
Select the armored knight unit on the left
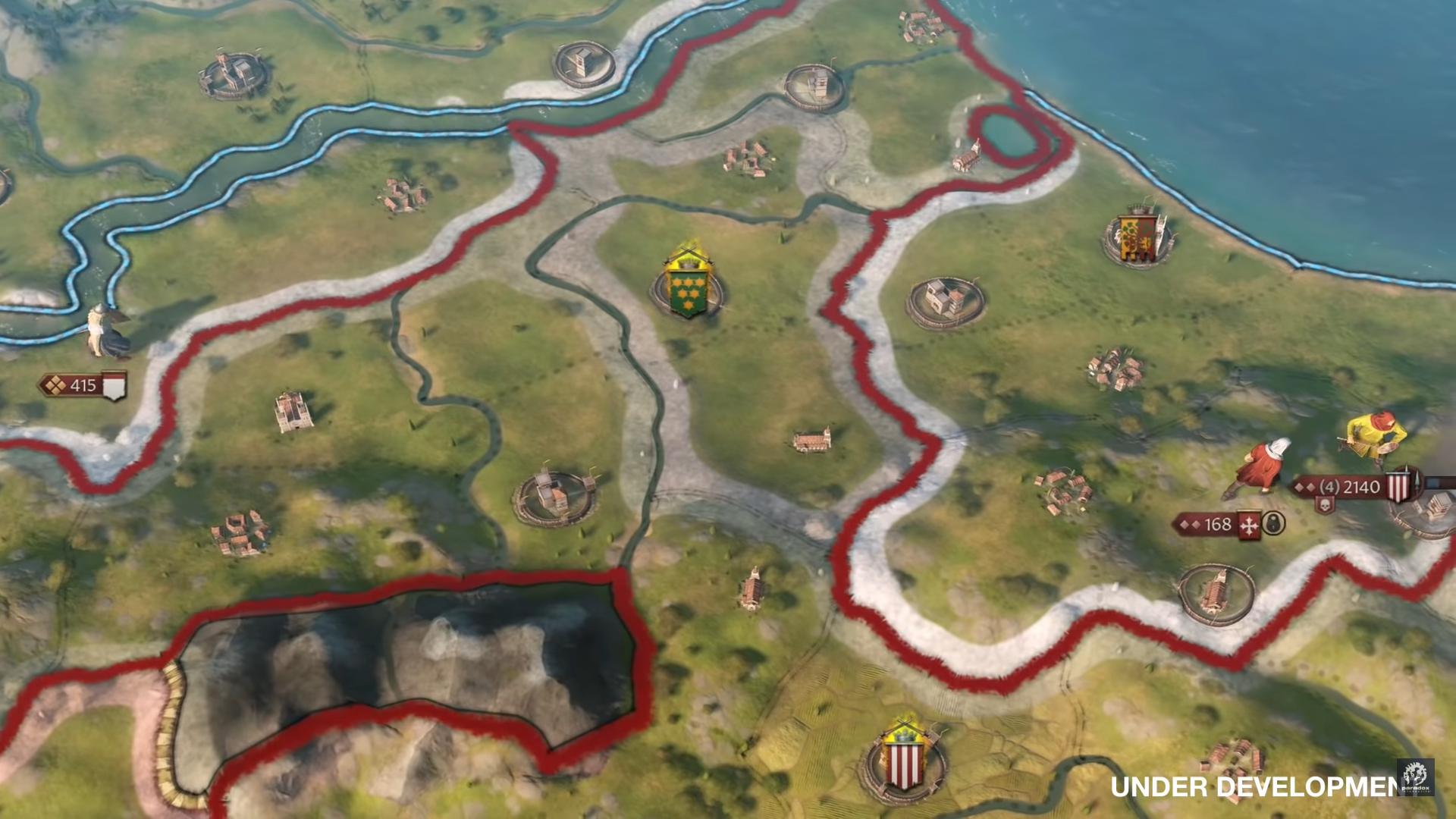102,328
